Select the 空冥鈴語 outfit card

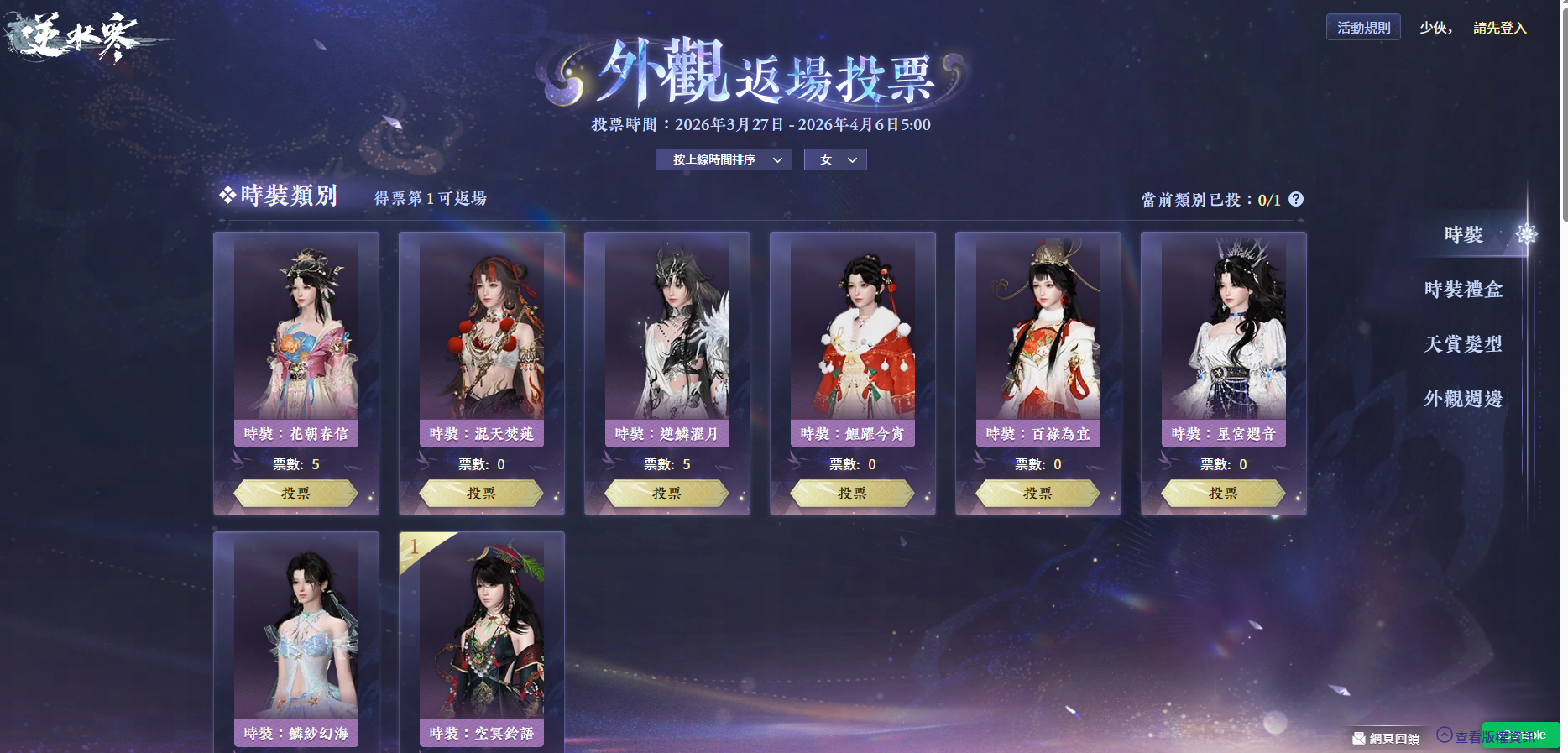481,638
